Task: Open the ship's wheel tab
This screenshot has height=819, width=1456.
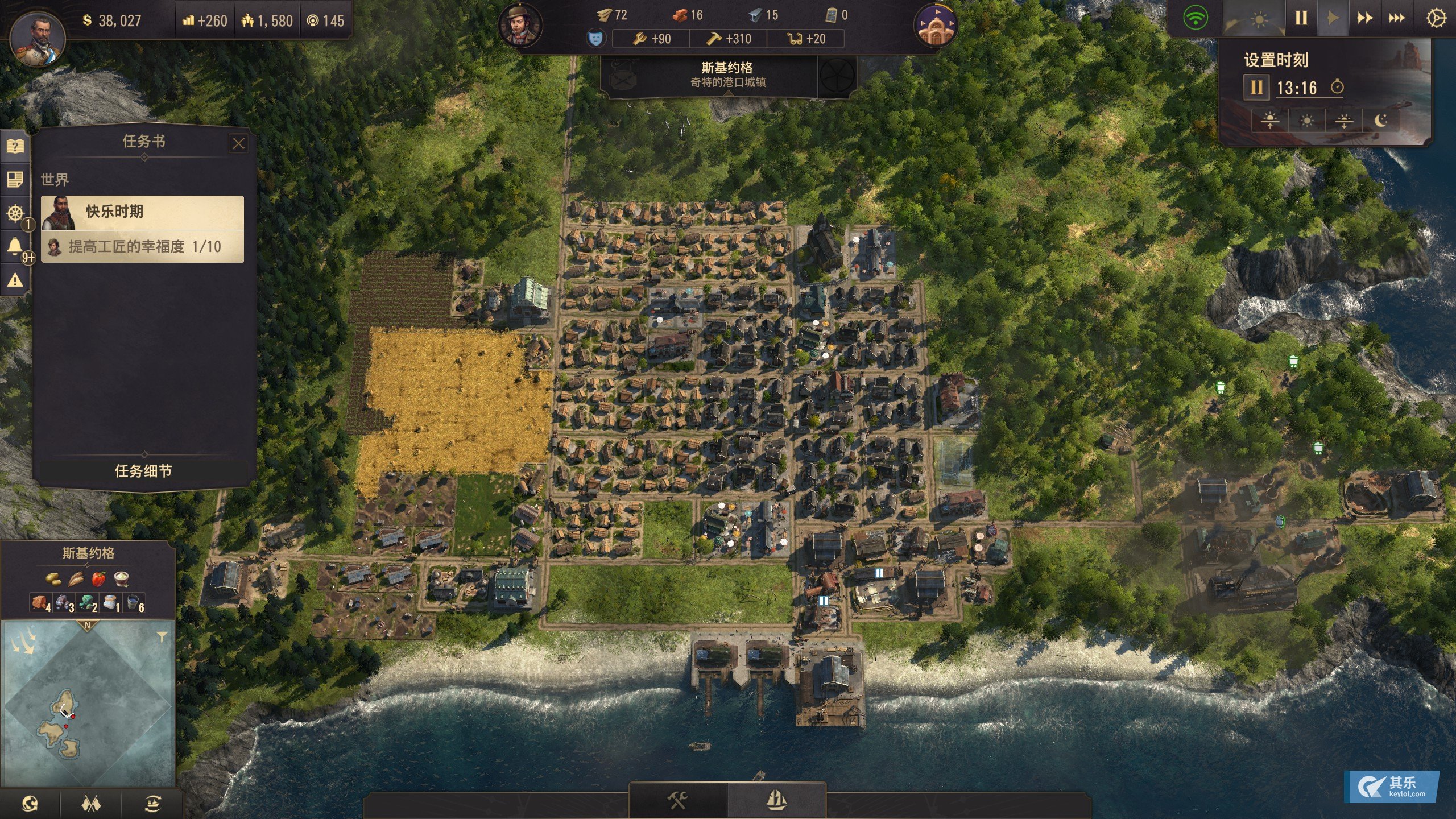Action: coord(15,213)
